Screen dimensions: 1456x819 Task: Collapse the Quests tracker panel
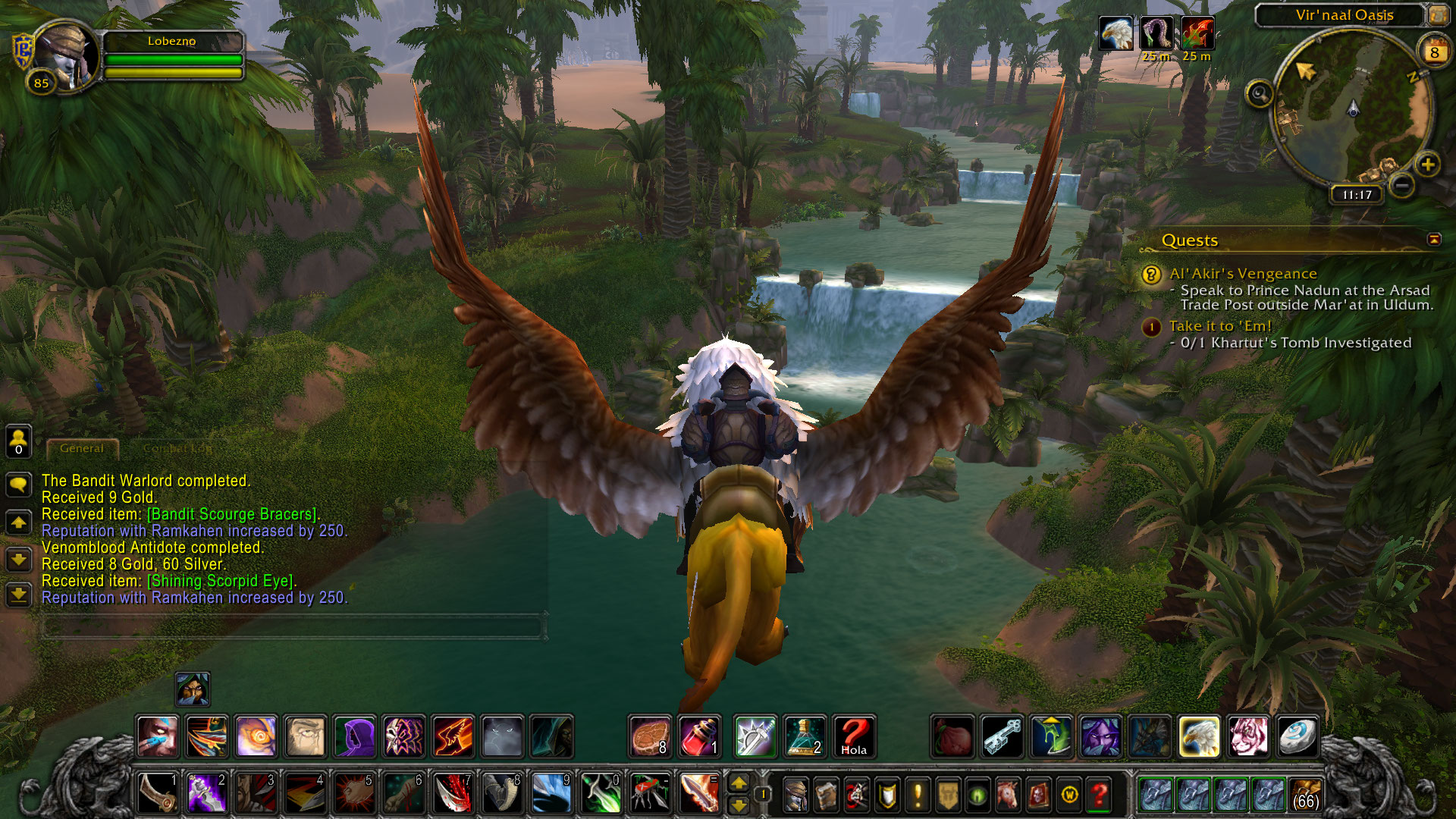pyautogui.click(x=1434, y=240)
